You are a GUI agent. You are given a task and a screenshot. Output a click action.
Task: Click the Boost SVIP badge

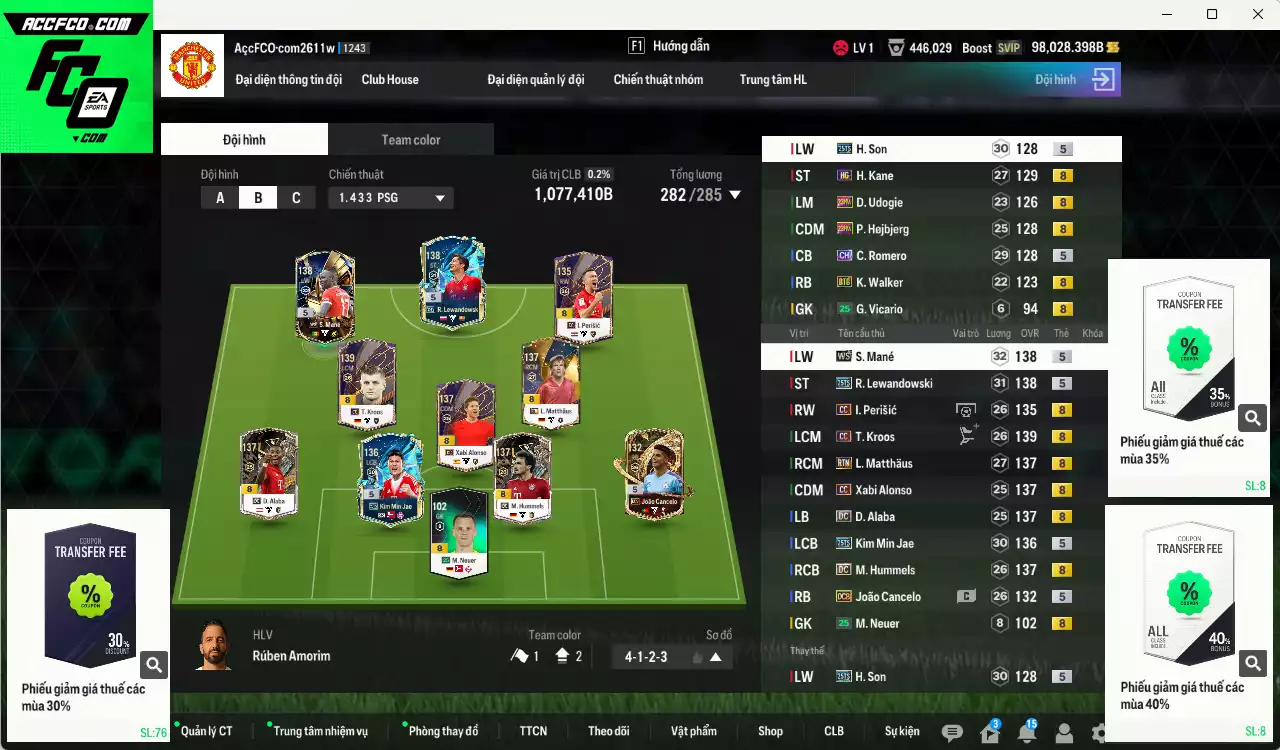tap(1008, 47)
